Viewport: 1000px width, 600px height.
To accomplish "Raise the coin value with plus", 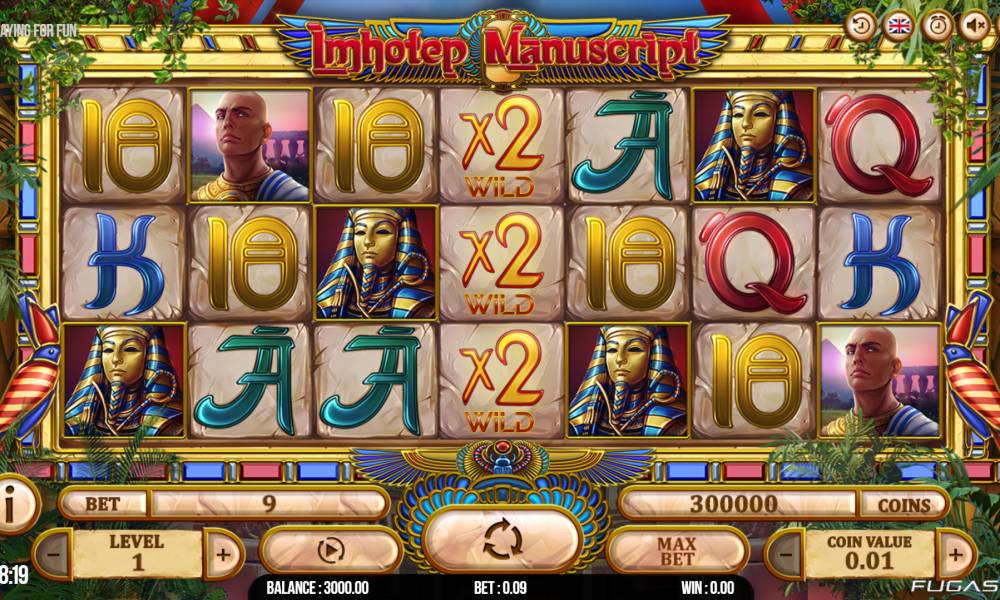I will 954,552.
